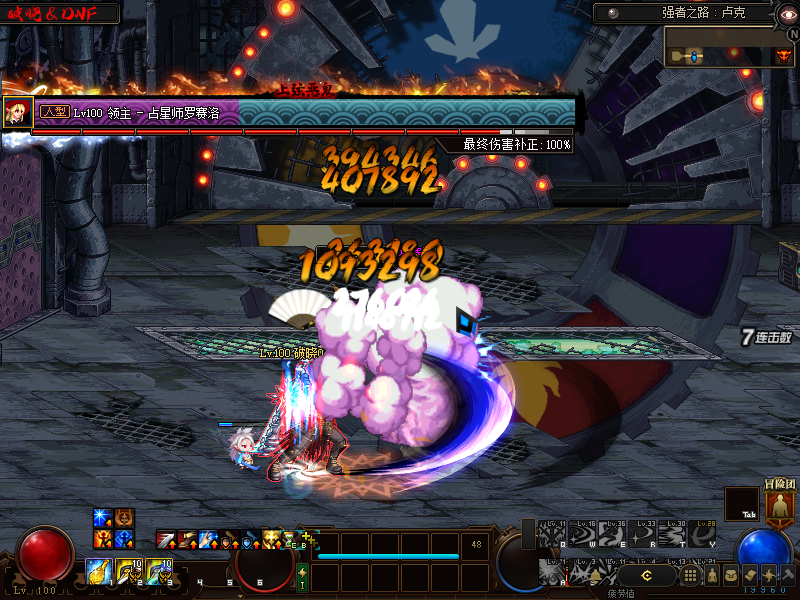Screen dimensions: 800x600
Task: Use the golden potion in quick slot 1
Action: 98,573
